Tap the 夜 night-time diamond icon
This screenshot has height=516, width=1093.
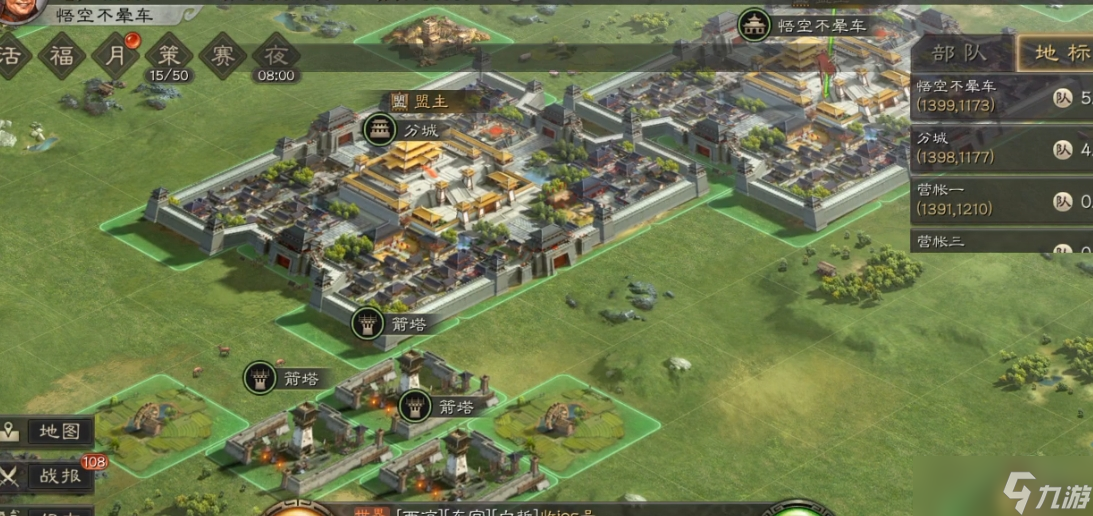pos(275,54)
